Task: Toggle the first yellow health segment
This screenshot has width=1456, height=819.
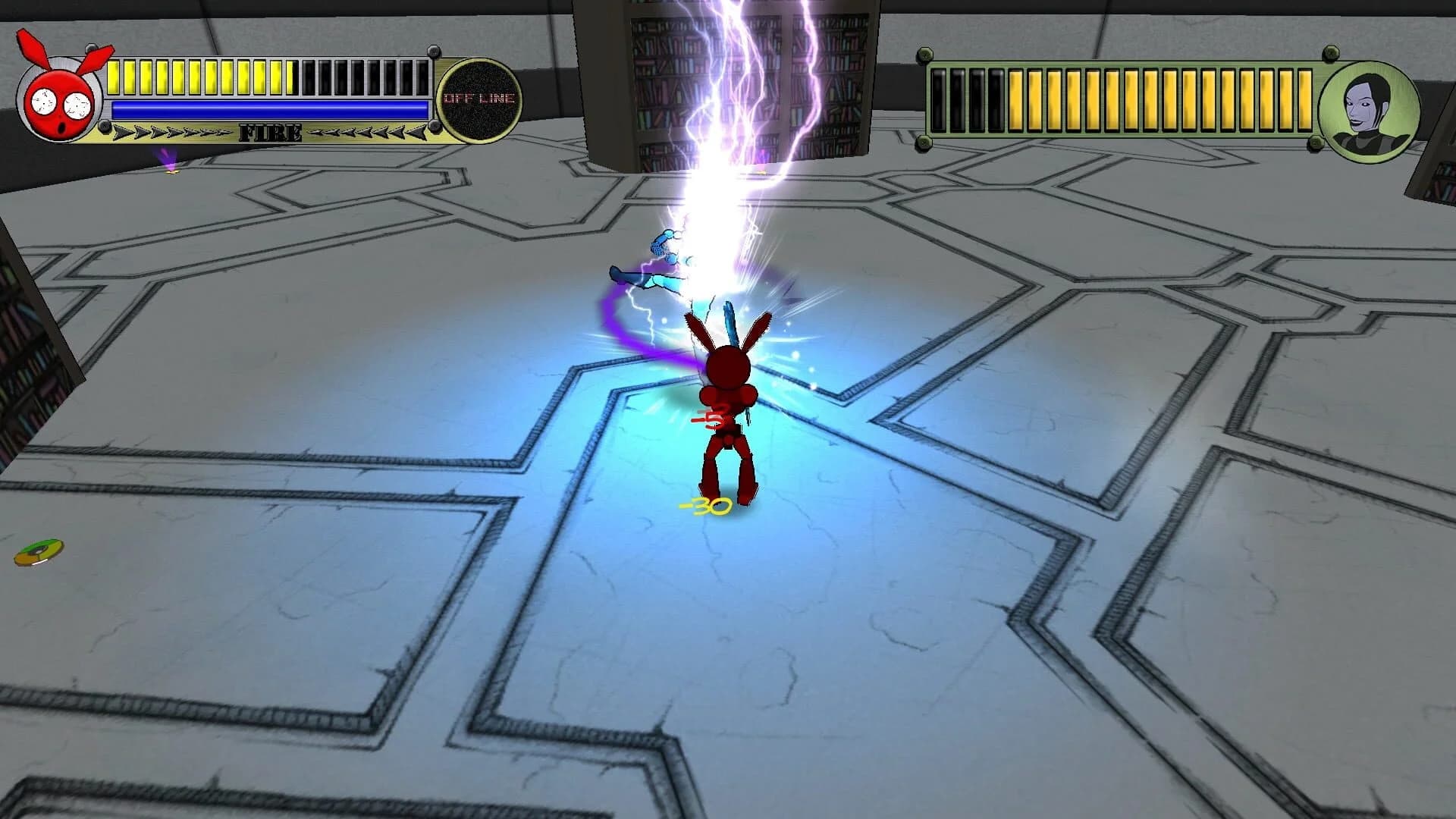Action: point(114,74)
